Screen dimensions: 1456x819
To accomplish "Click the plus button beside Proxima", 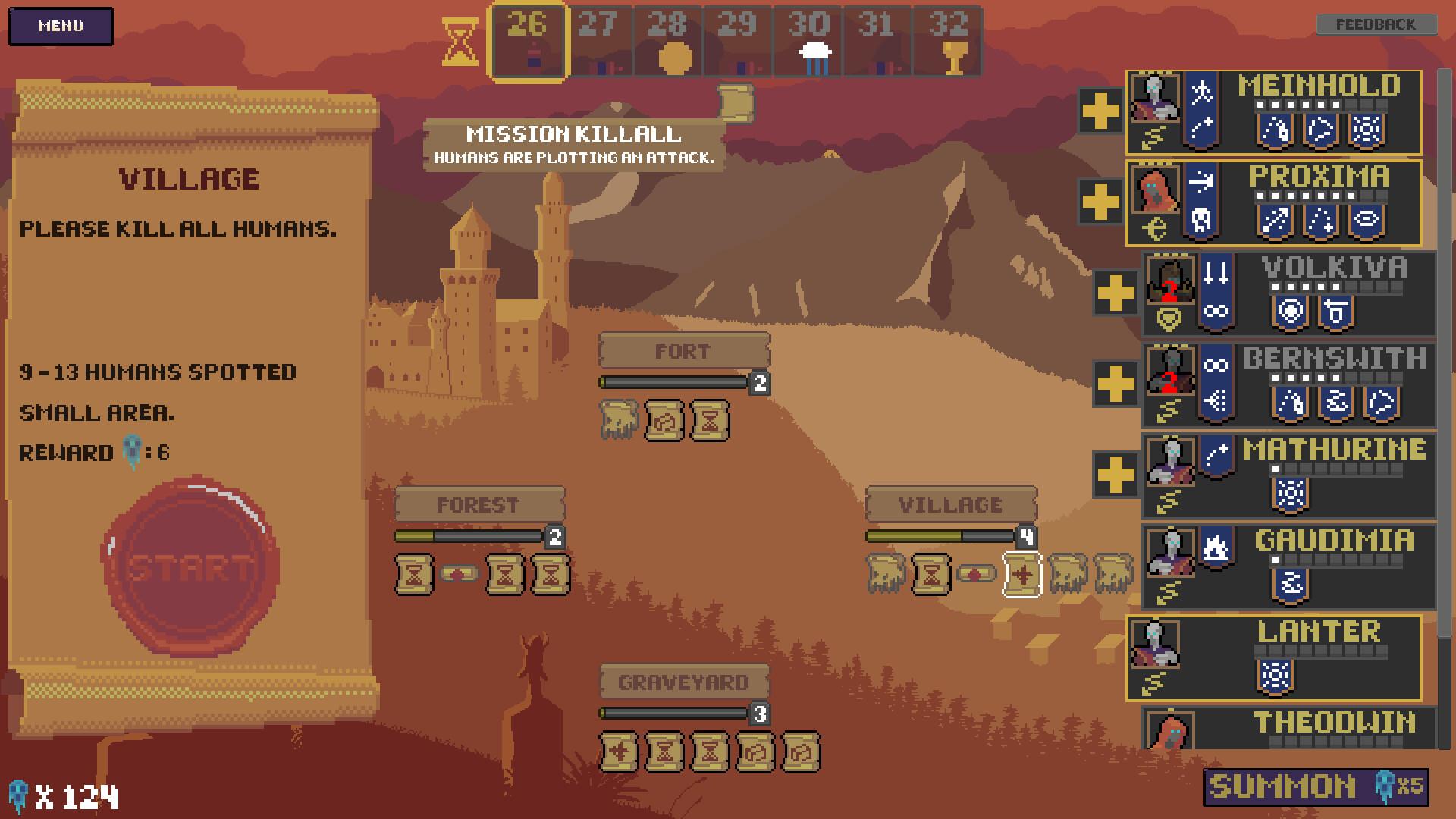I will [1100, 202].
